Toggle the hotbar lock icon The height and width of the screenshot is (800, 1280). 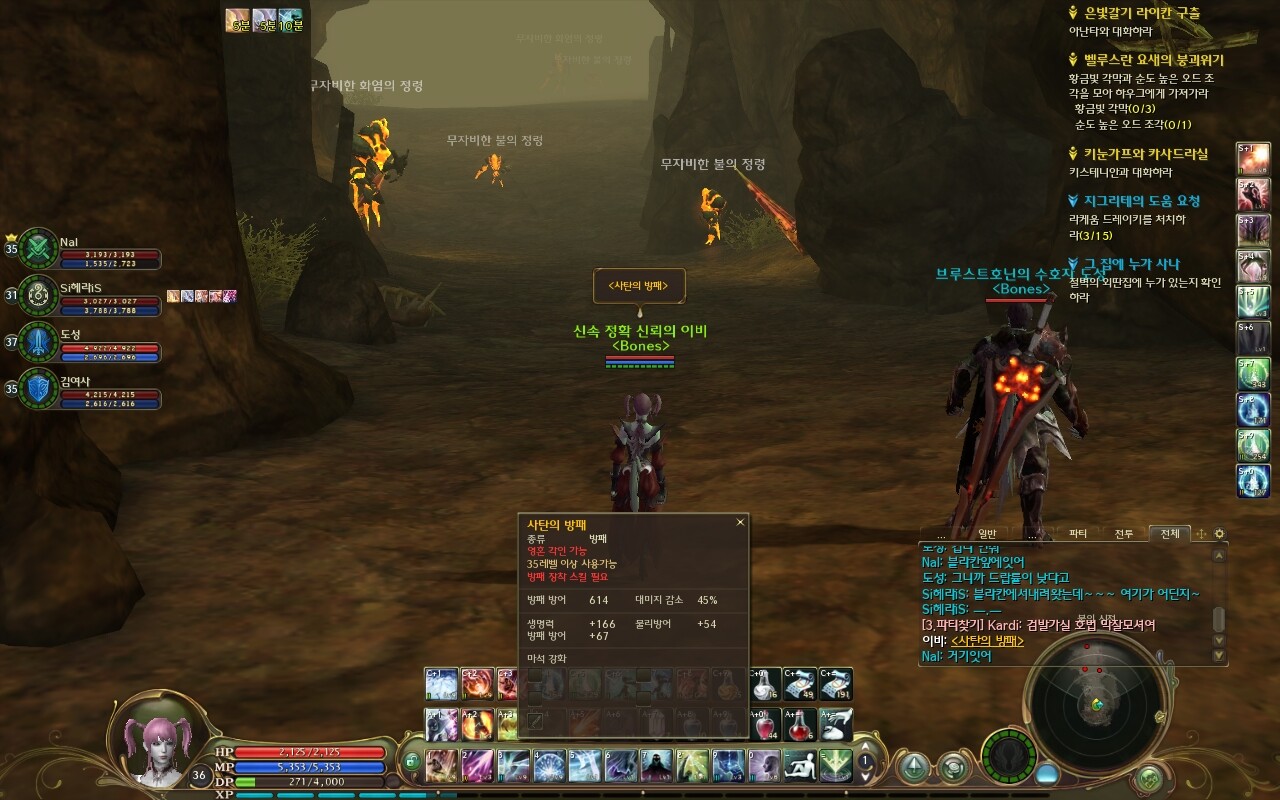tap(412, 763)
